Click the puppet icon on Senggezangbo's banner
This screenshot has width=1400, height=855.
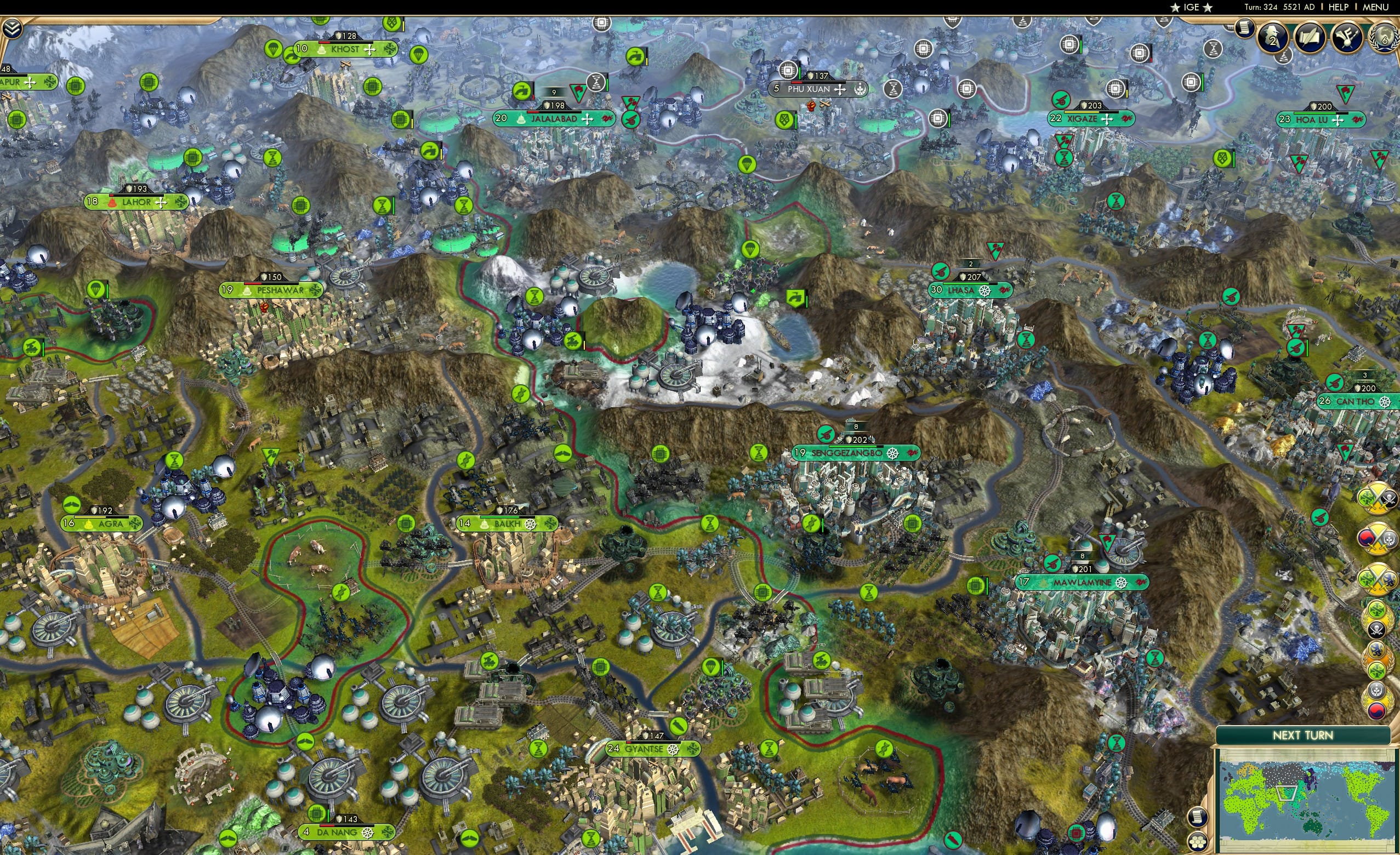point(893,454)
